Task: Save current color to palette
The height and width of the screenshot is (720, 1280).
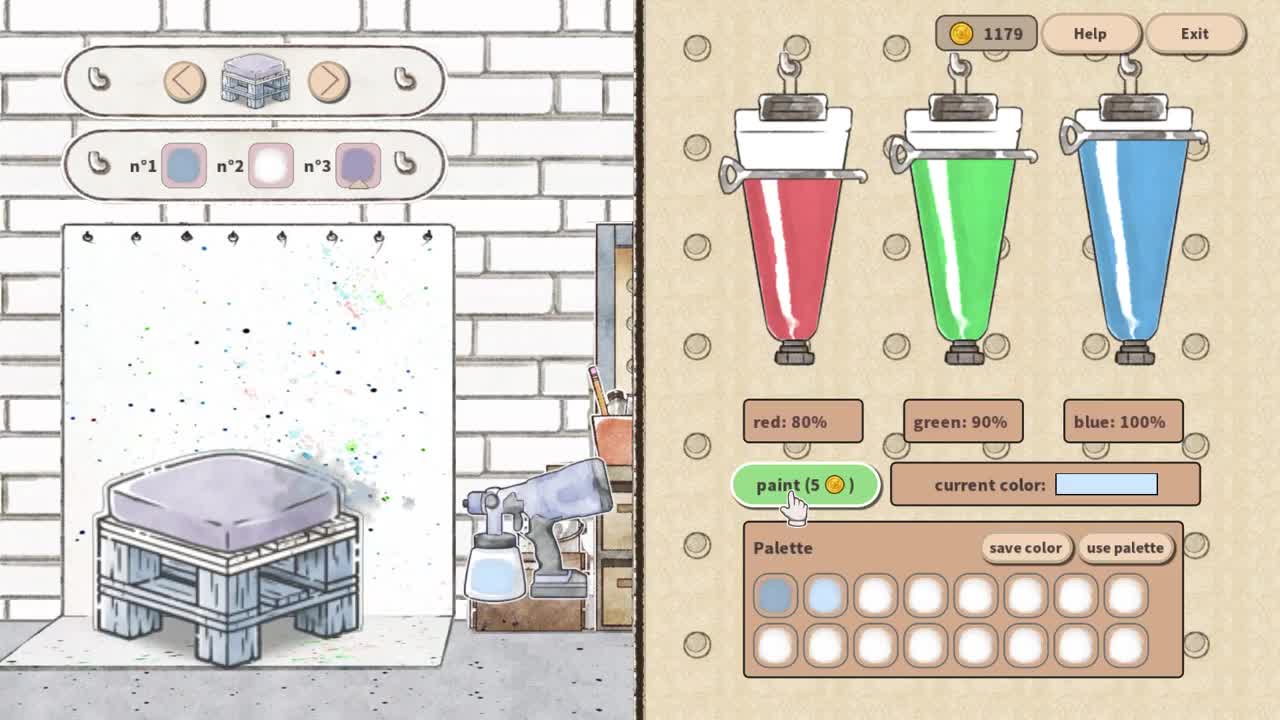Action: (1026, 548)
